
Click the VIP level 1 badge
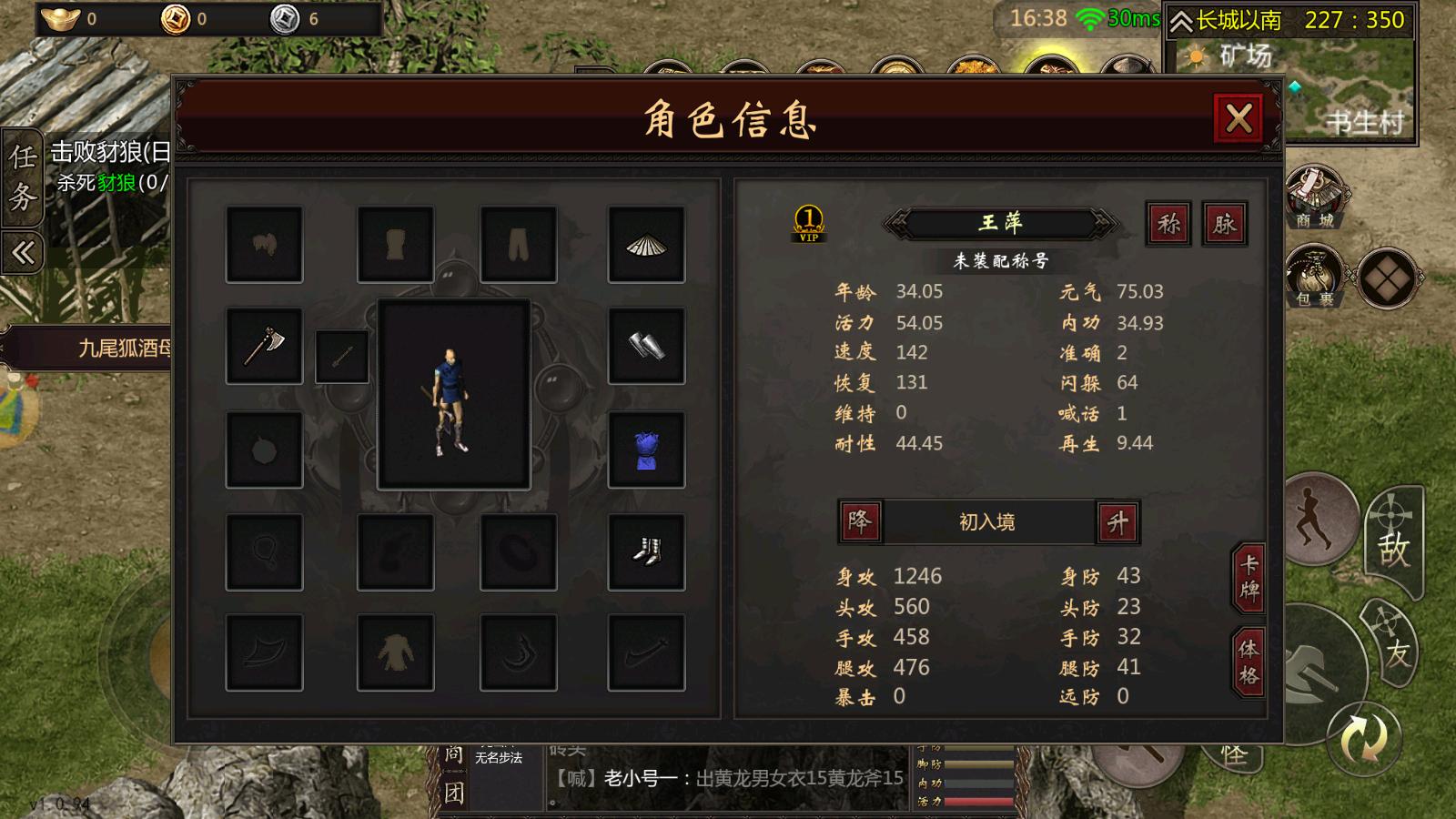coord(805,222)
